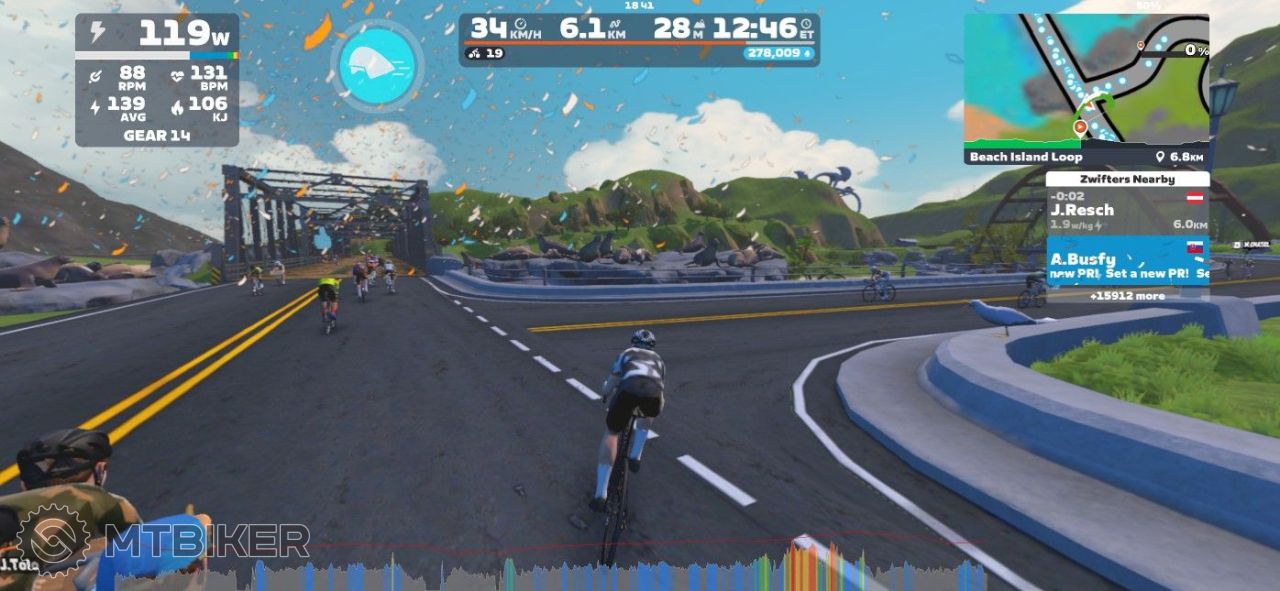Open the route minimap
The height and width of the screenshot is (591, 1280).
click(1085, 80)
